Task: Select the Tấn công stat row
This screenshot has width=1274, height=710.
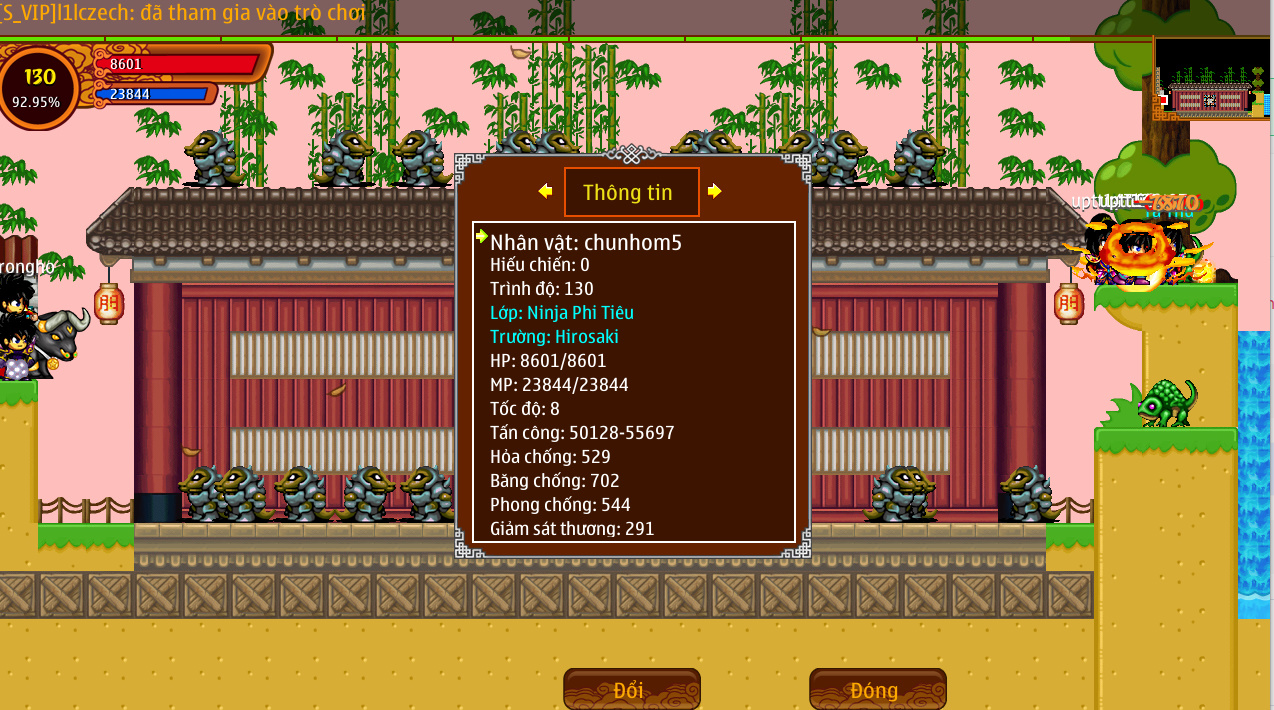Action: [582, 433]
